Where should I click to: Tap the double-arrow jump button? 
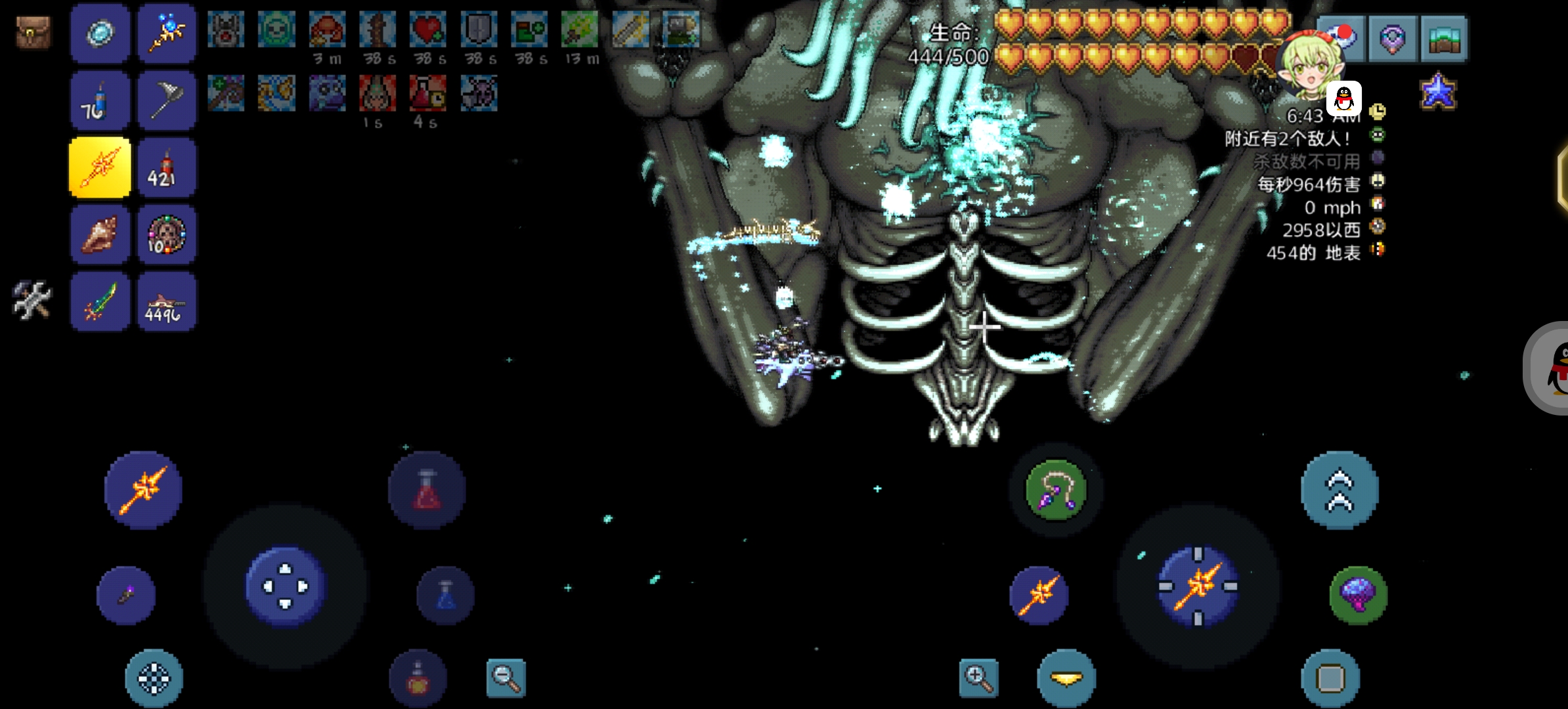1339,490
